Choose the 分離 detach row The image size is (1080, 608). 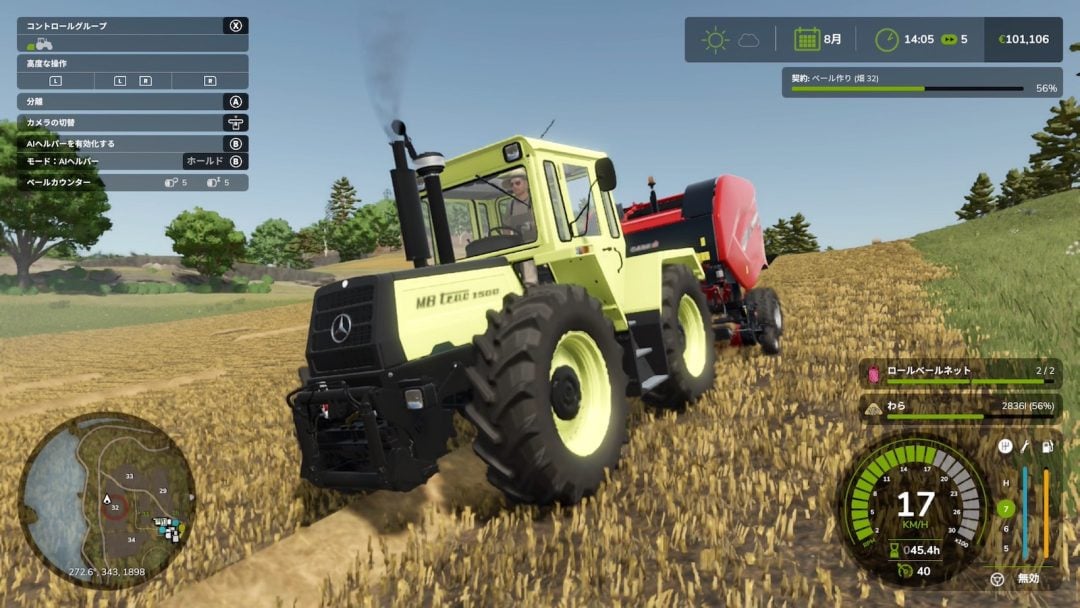(x=132, y=101)
